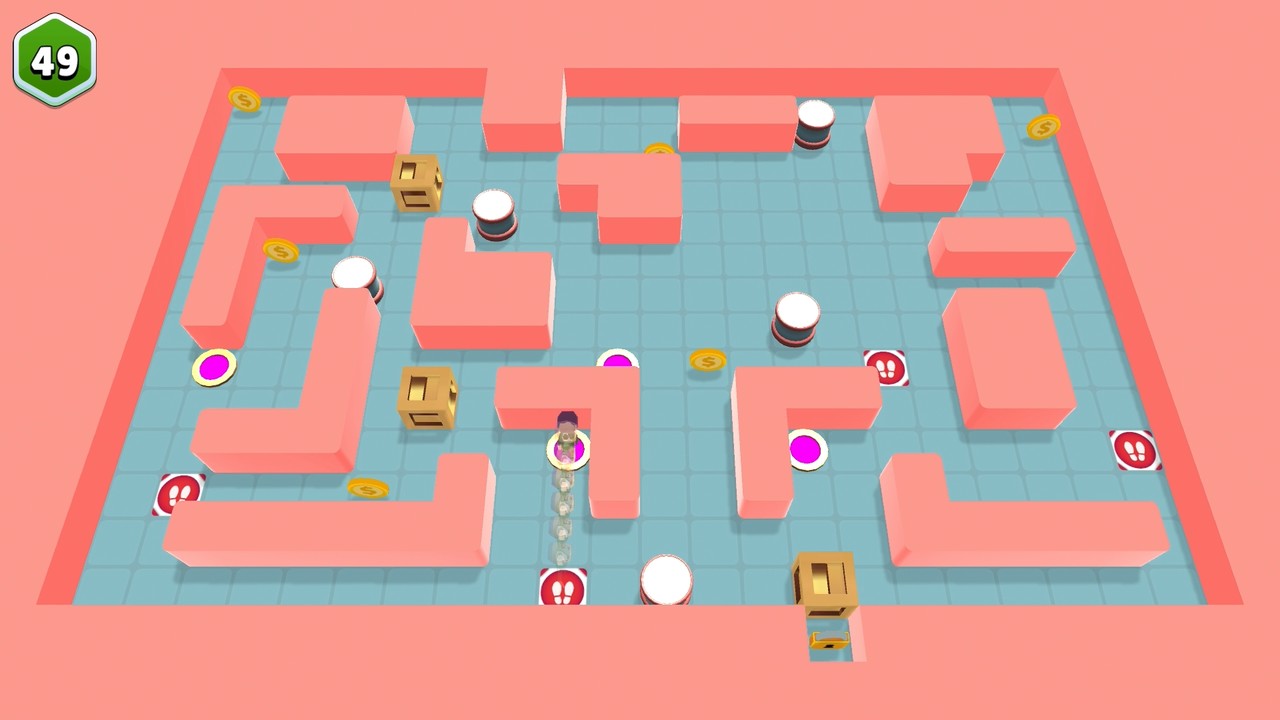Screen dimensions: 1280x720
Task: Collect the coin near the top-left wall
Action: pyautogui.click(x=244, y=100)
